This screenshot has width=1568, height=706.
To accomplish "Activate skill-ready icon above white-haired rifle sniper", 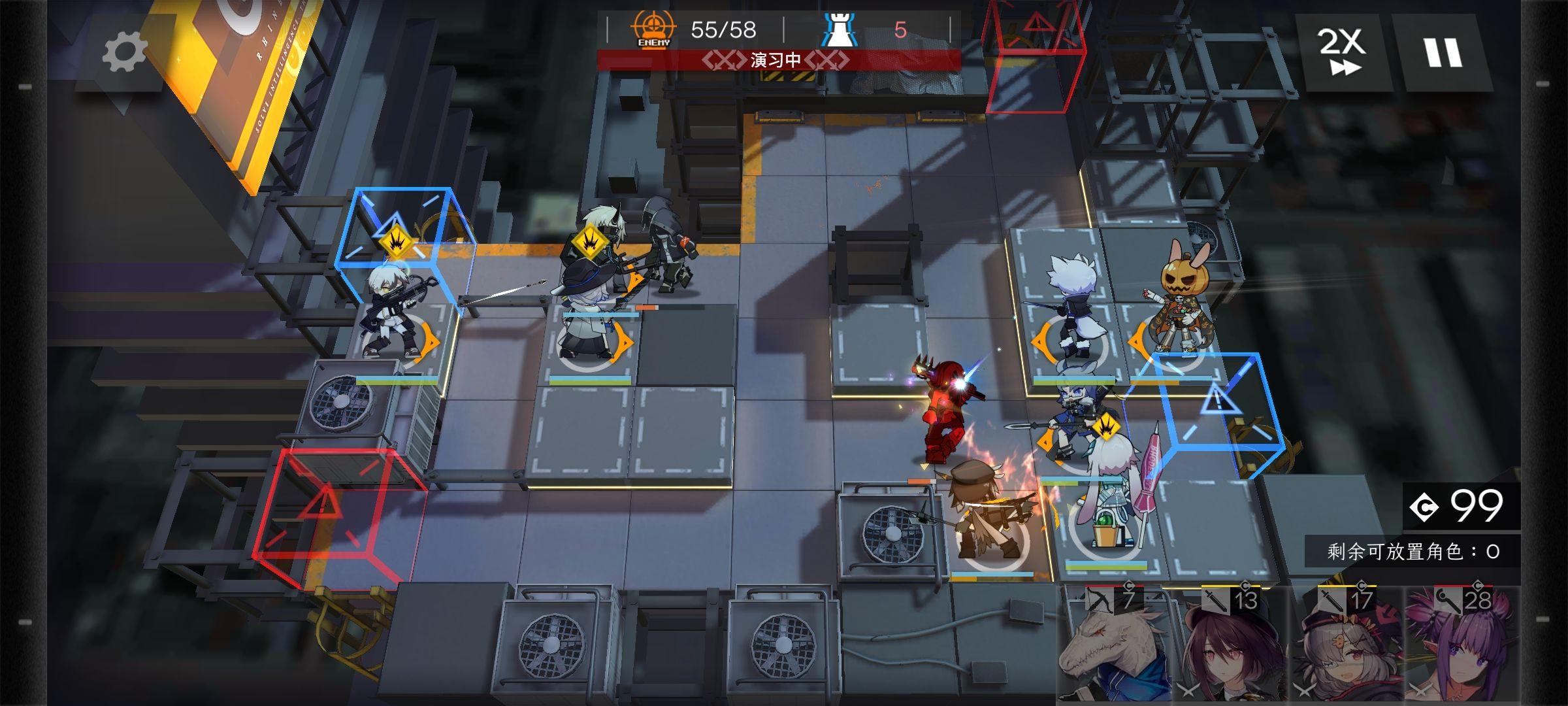I will click(x=396, y=242).
